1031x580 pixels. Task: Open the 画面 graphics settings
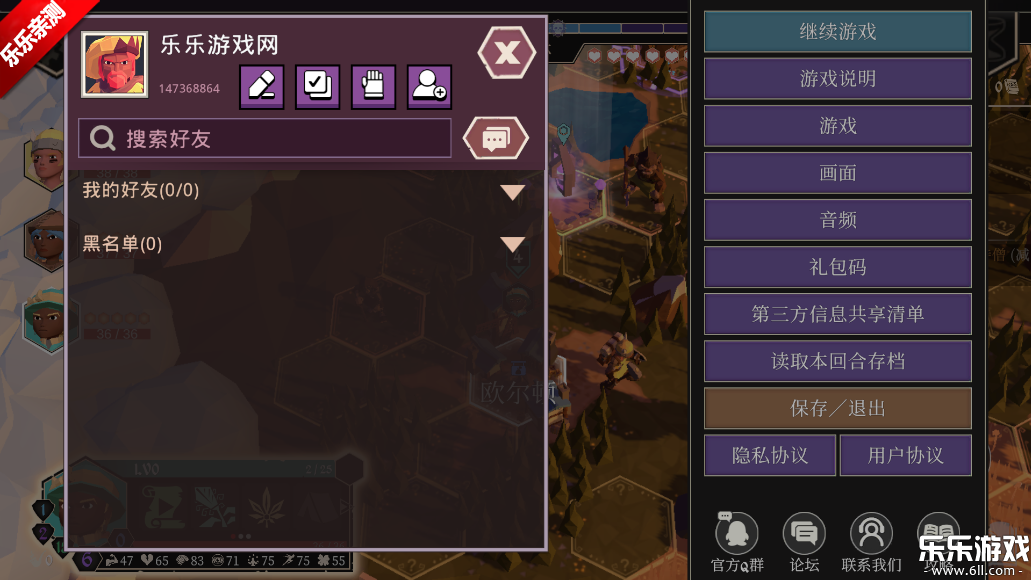[x=838, y=173]
